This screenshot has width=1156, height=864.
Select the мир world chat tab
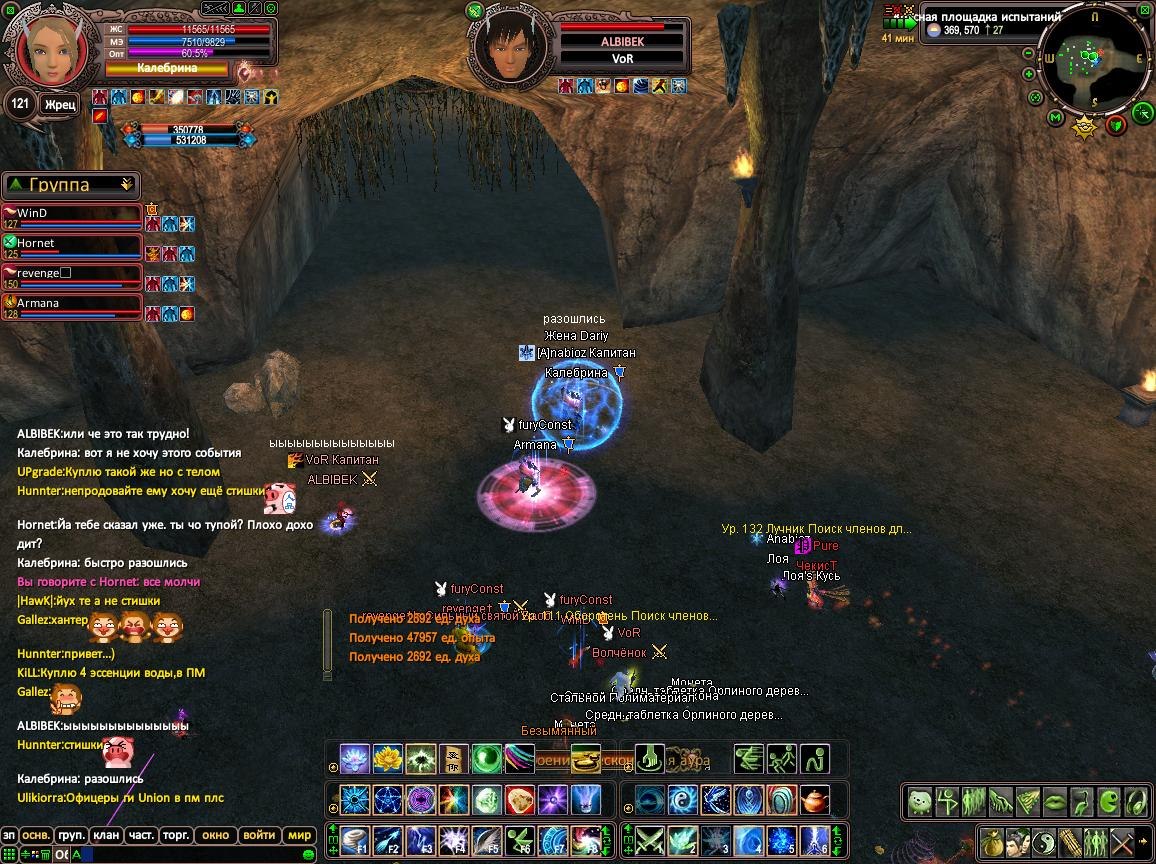click(x=299, y=835)
